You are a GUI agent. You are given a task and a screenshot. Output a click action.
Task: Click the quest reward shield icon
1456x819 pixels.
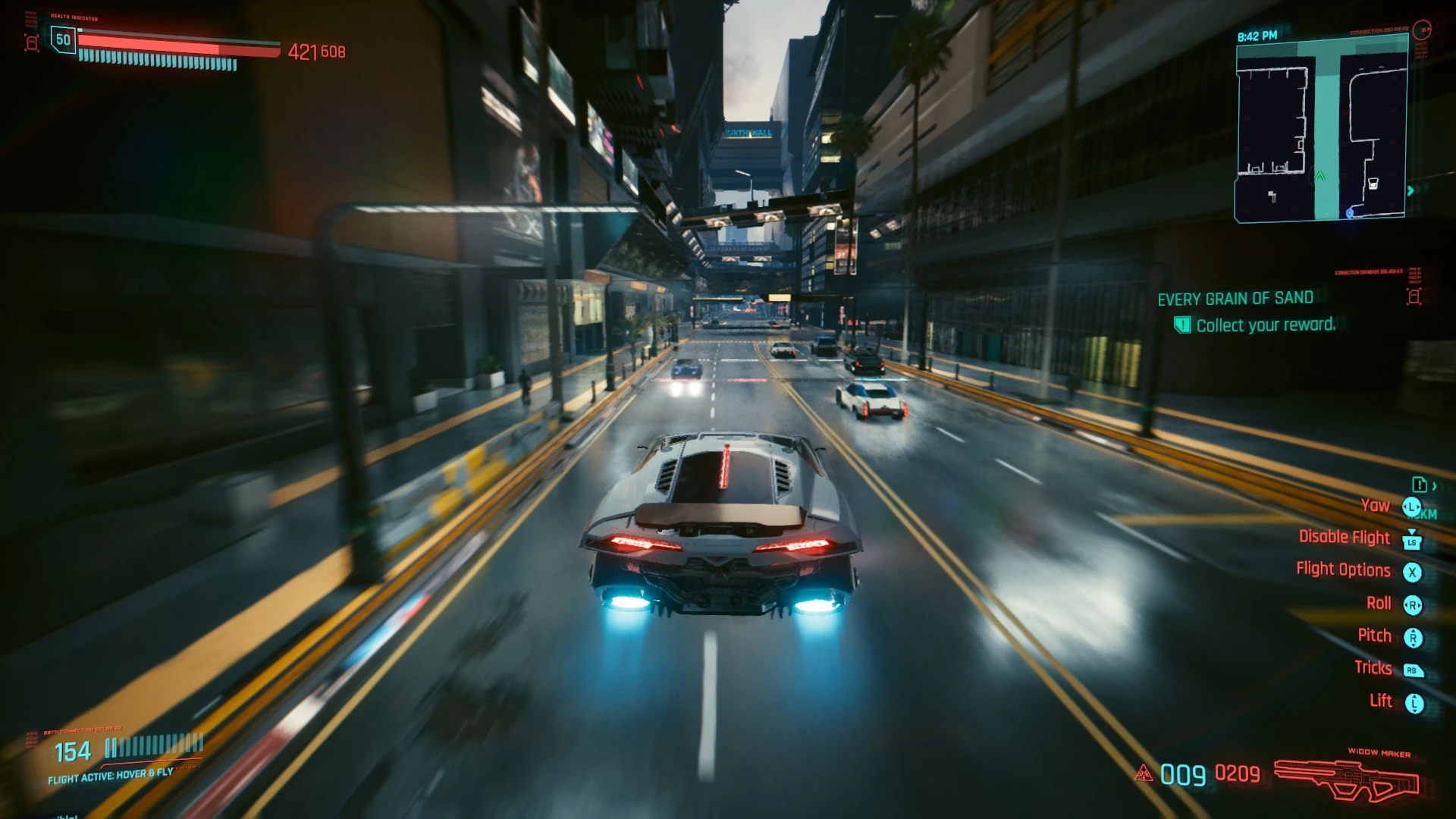(1181, 325)
